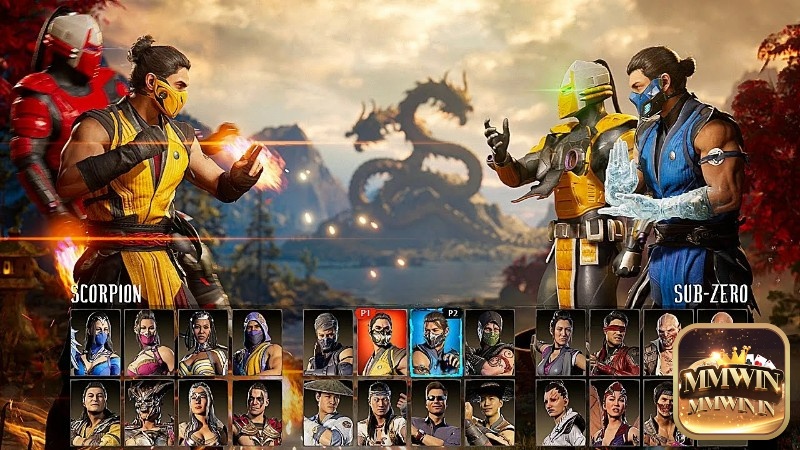Choose white-hooded Ashrah portrait

tap(560, 412)
